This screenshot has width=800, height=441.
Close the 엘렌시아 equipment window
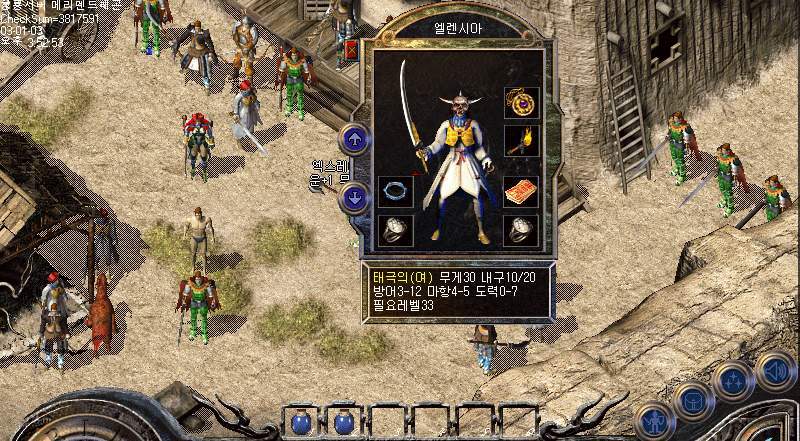[351, 49]
